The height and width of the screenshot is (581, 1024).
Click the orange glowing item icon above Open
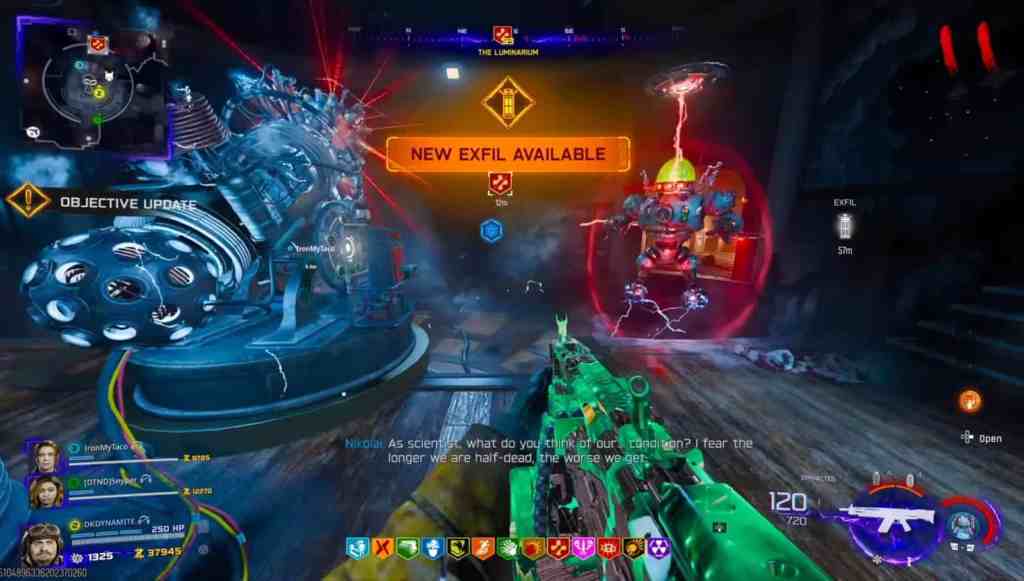coord(969,401)
